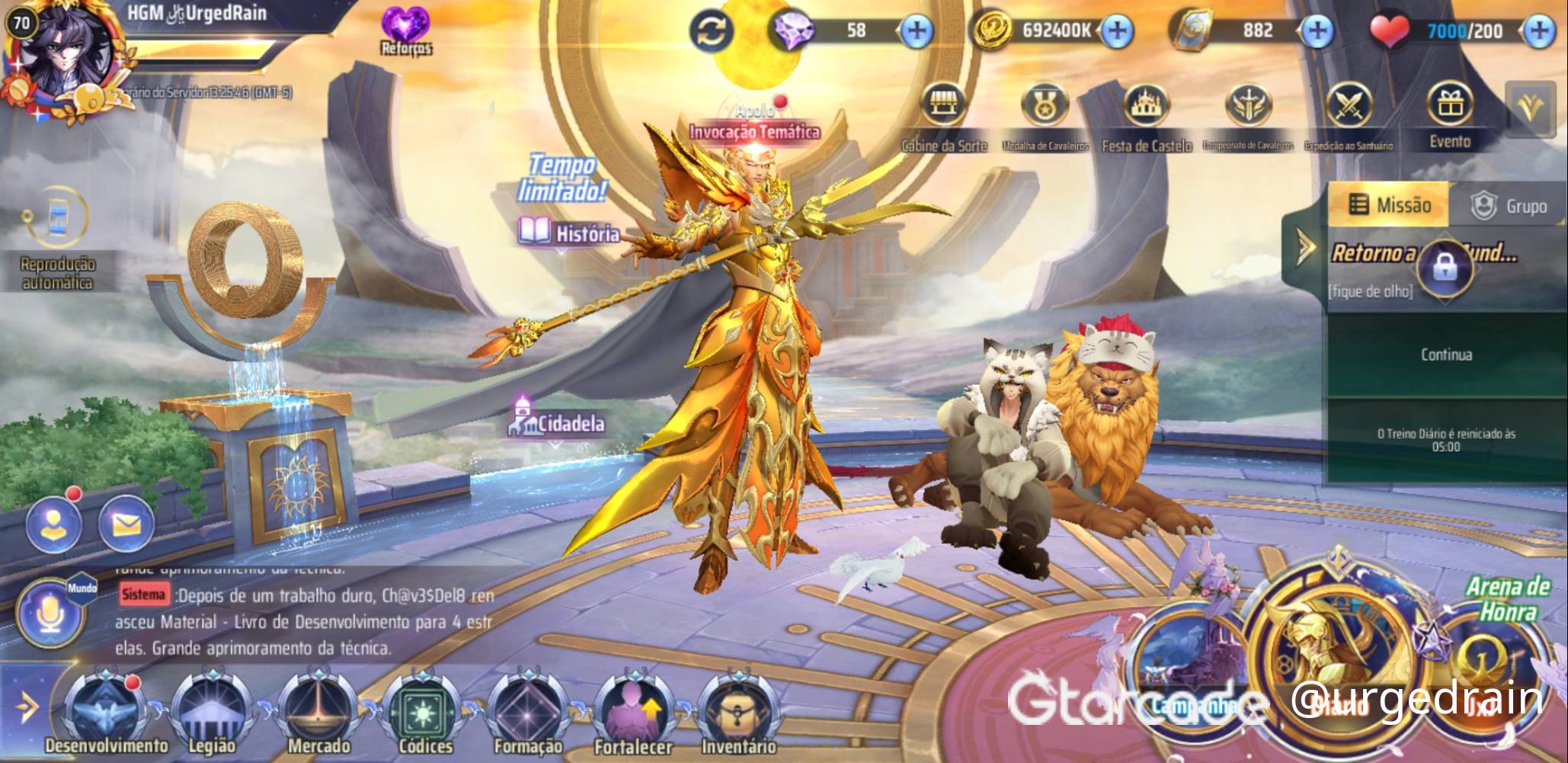Add gold coins with the plus button
This screenshot has height=763, width=1568.
point(1117,31)
